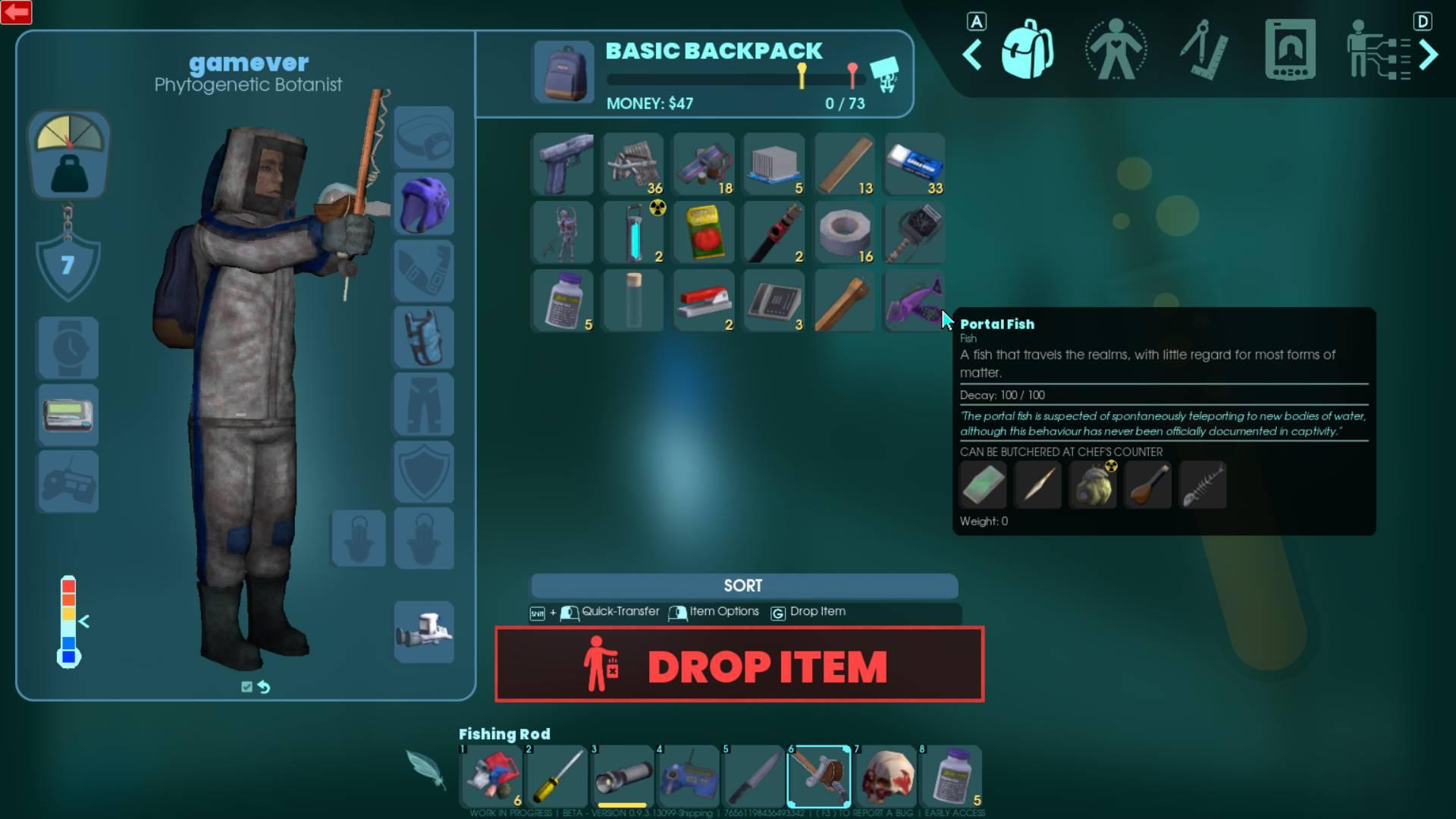Image resolution: width=1456 pixels, height=819 pixels.
Task: Go to the next tab with right arrow
Action: point(1428,54)
